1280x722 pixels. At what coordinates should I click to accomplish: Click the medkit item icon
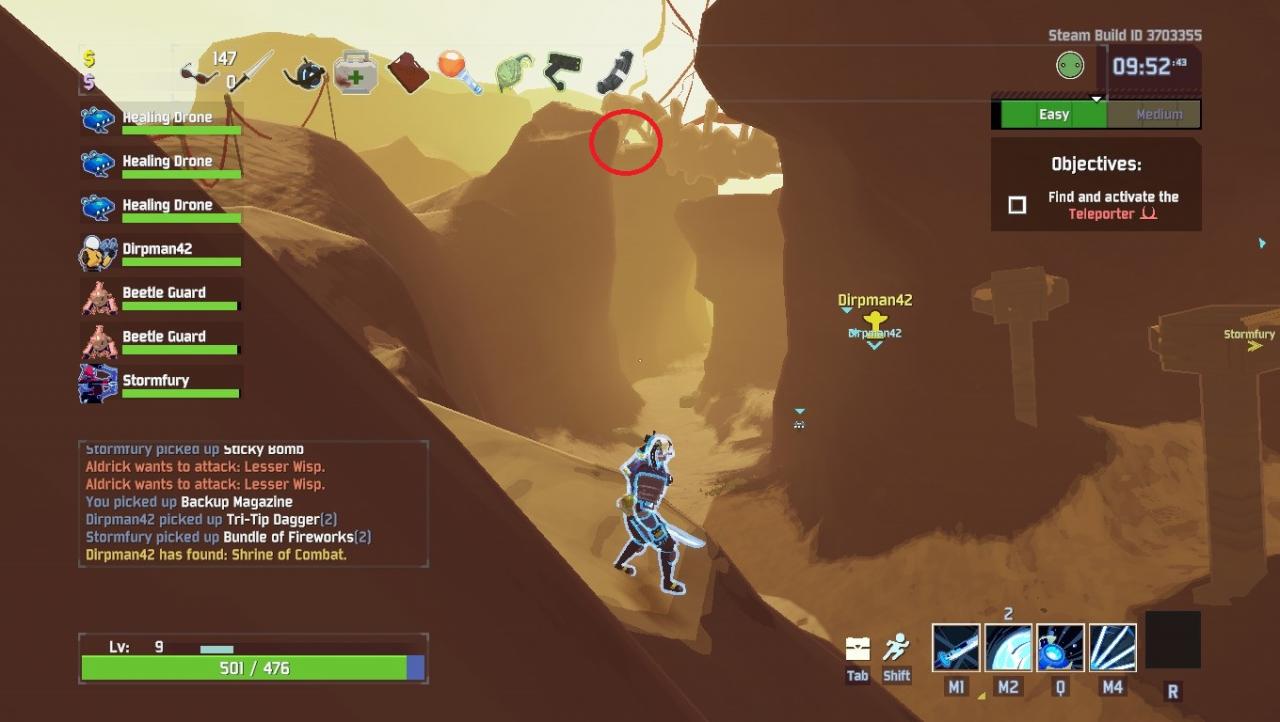355,72
